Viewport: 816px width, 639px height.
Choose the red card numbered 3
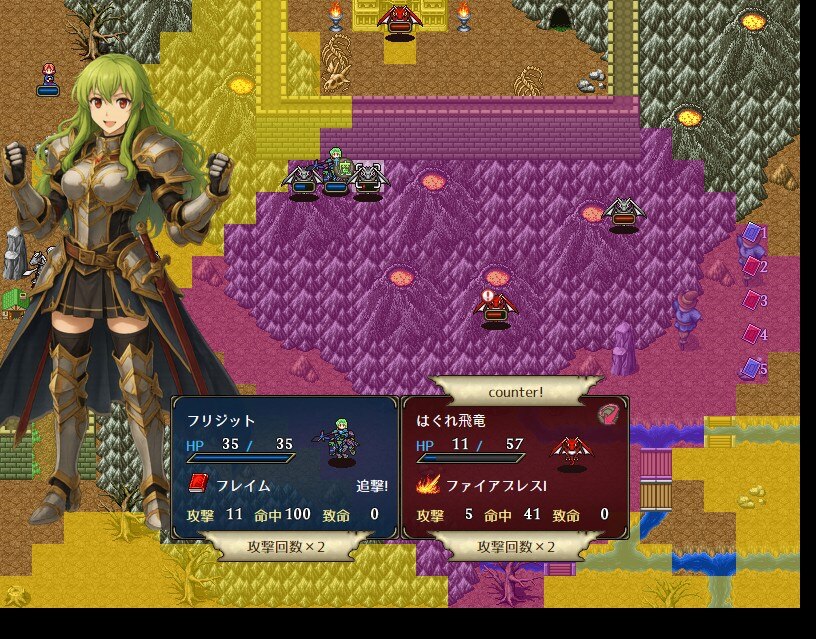(x=752, y=300)
